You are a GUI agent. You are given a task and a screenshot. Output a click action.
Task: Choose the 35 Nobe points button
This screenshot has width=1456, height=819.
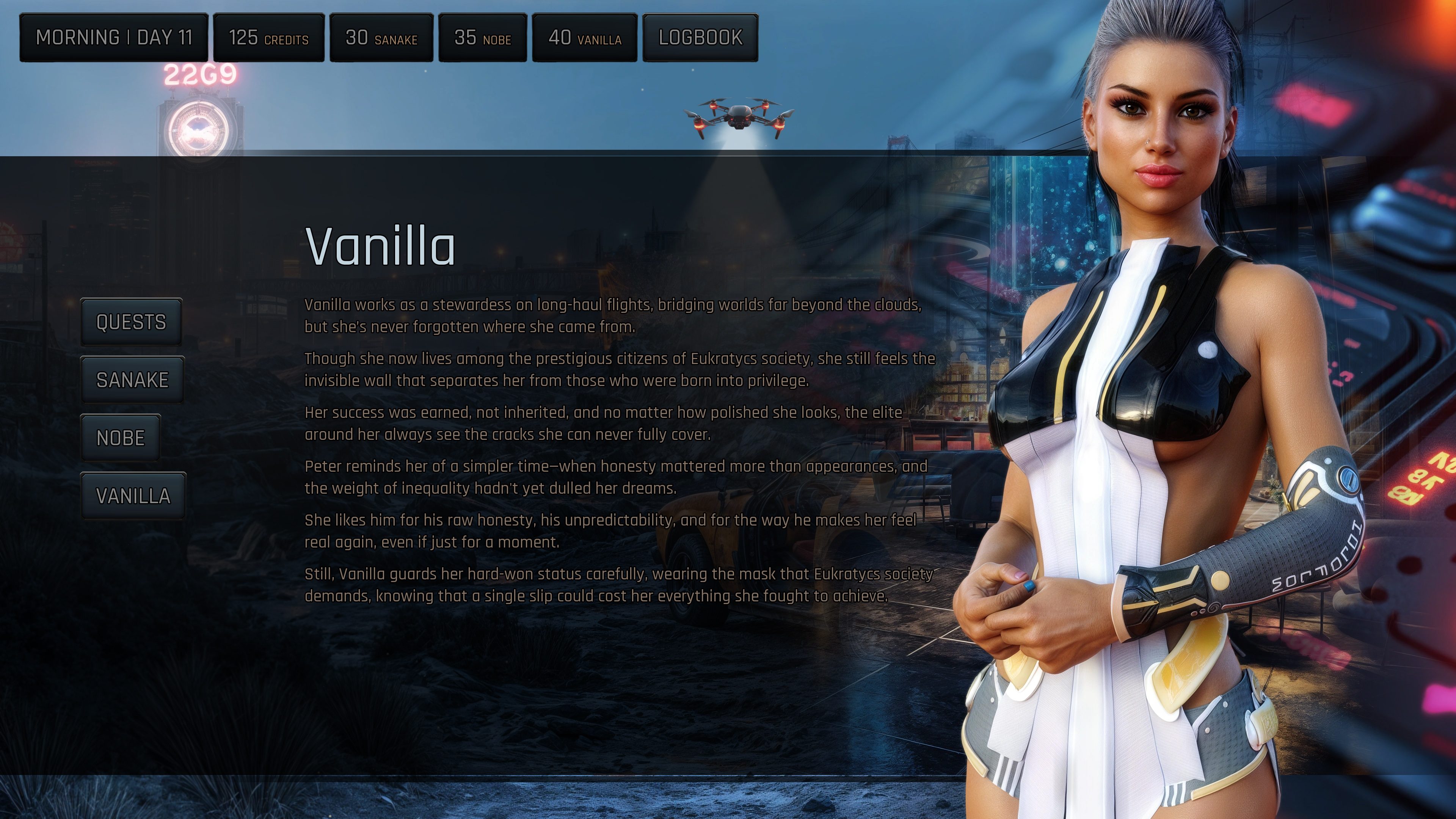click(483, 38)
